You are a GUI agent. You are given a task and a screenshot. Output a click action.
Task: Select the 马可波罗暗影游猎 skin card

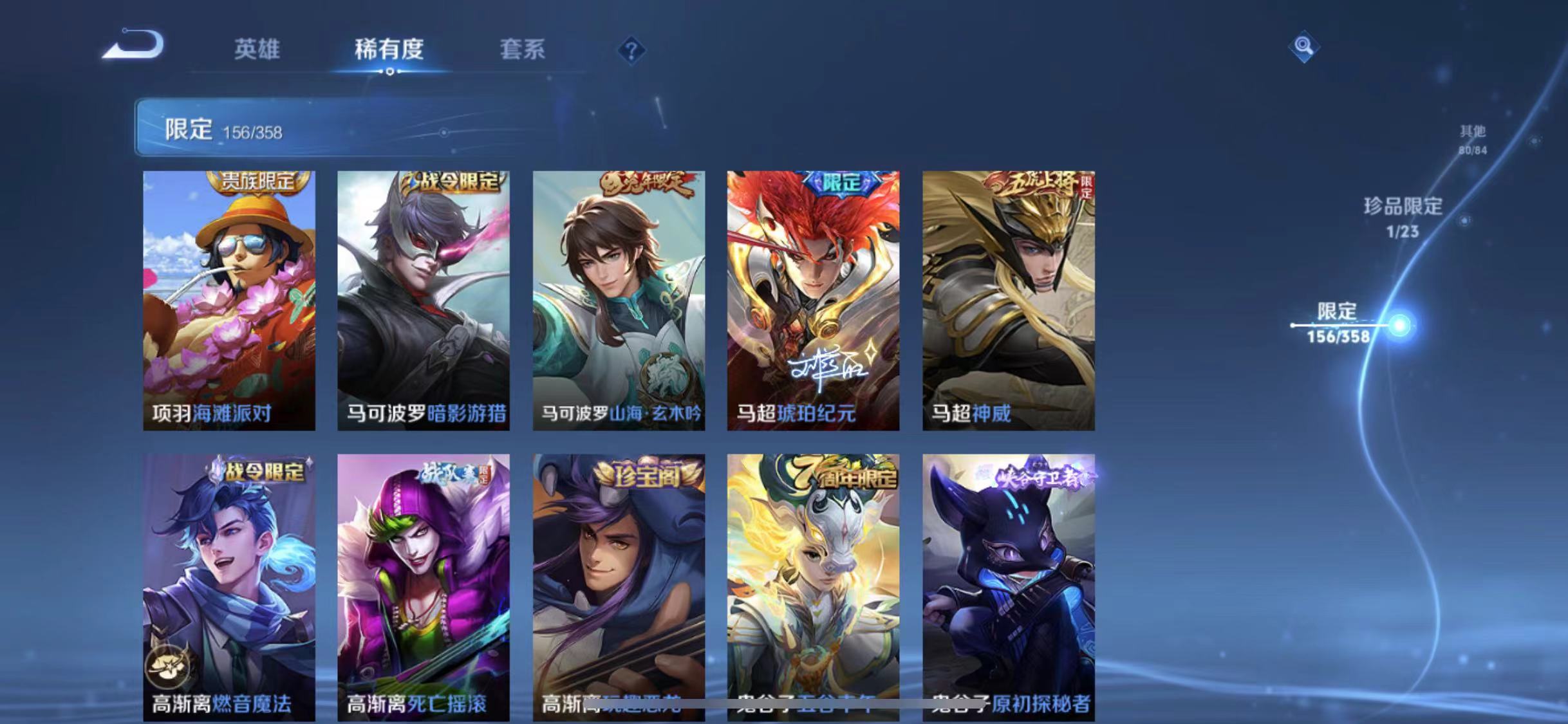(x=423, y=302)
